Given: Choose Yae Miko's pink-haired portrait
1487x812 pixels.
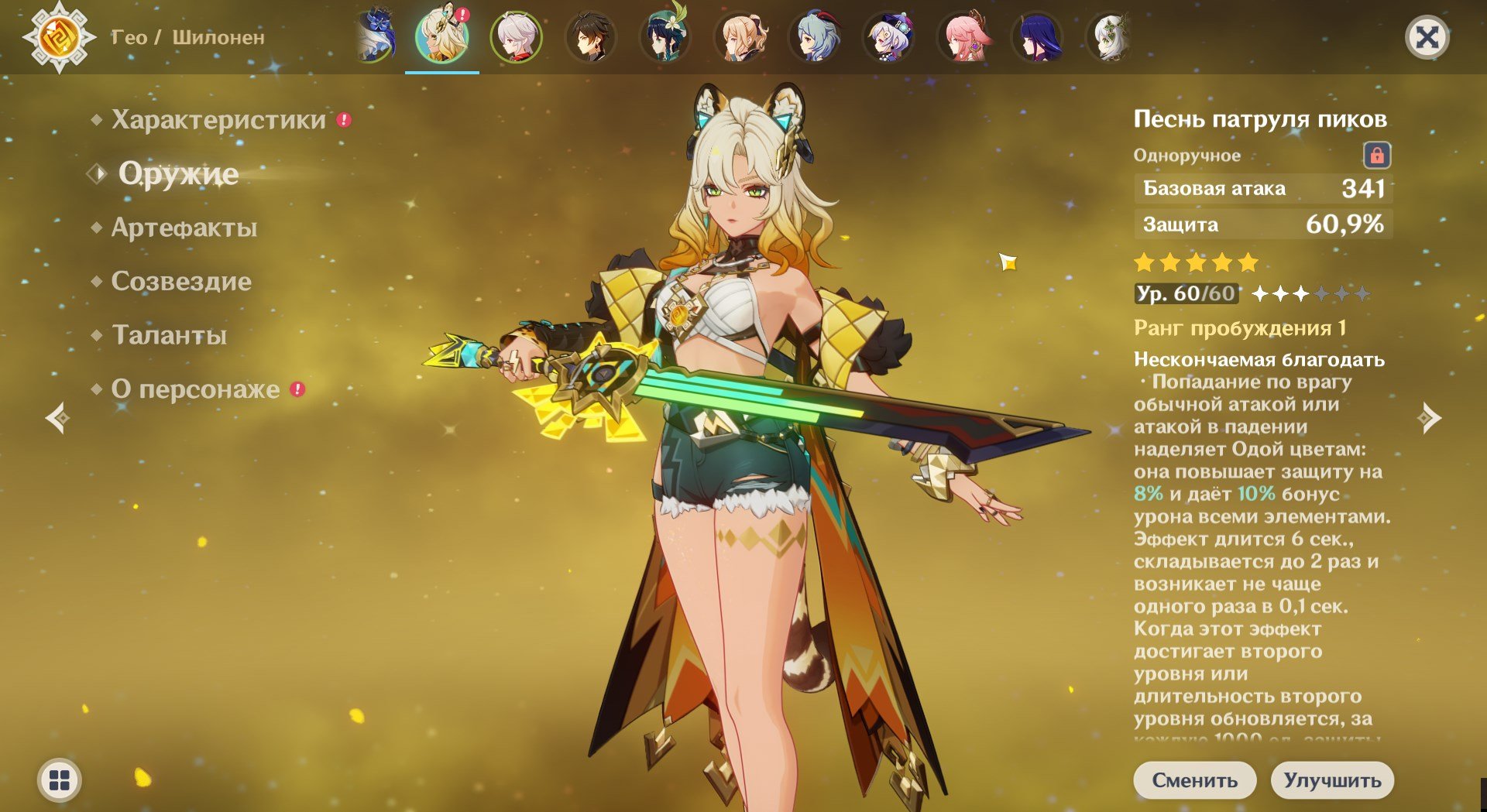Looking at the screenshot, I should [x=963, y=36].
